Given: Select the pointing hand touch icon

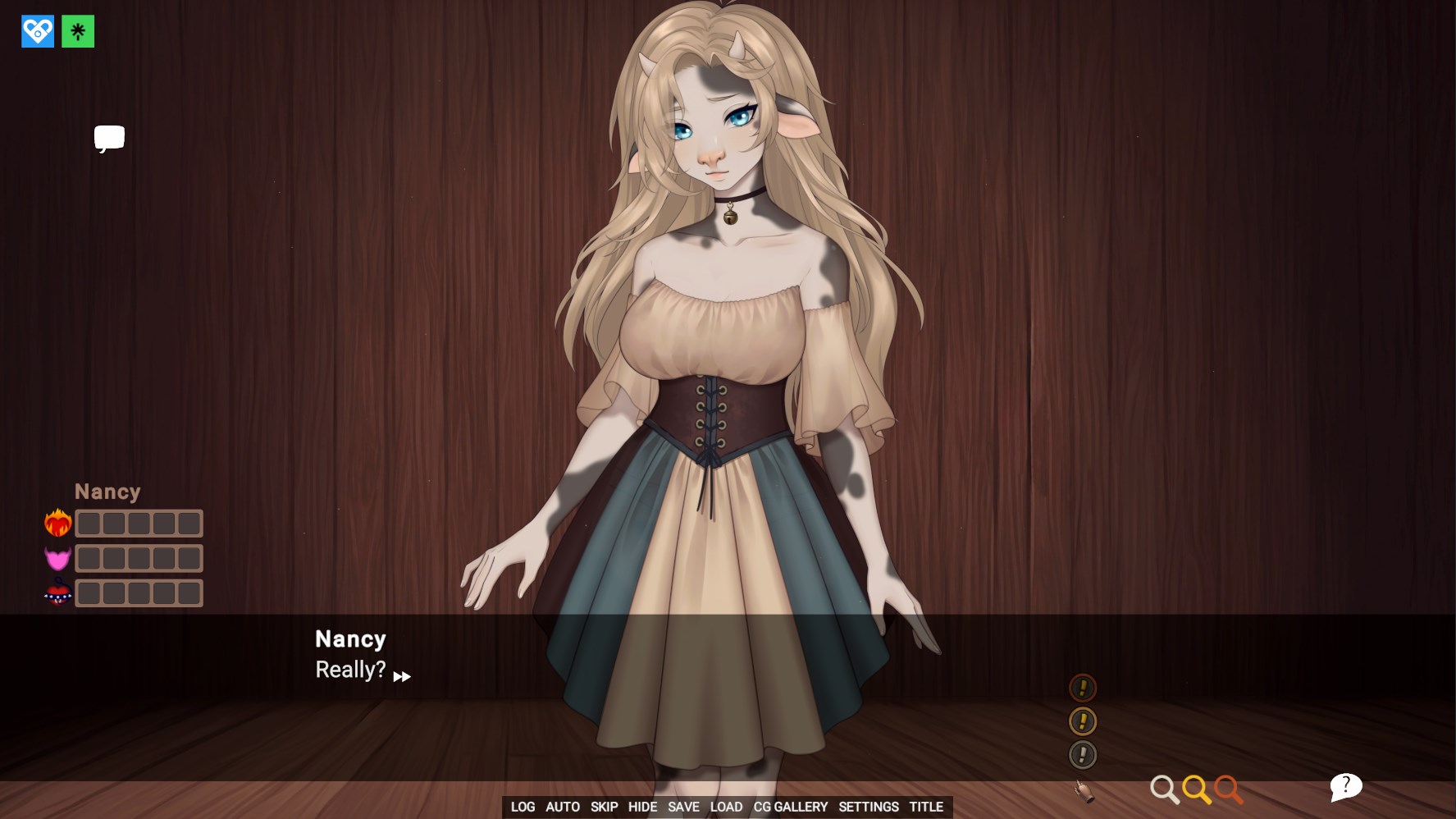Looking at the screenshot, I should click(x=1084, y=791).
